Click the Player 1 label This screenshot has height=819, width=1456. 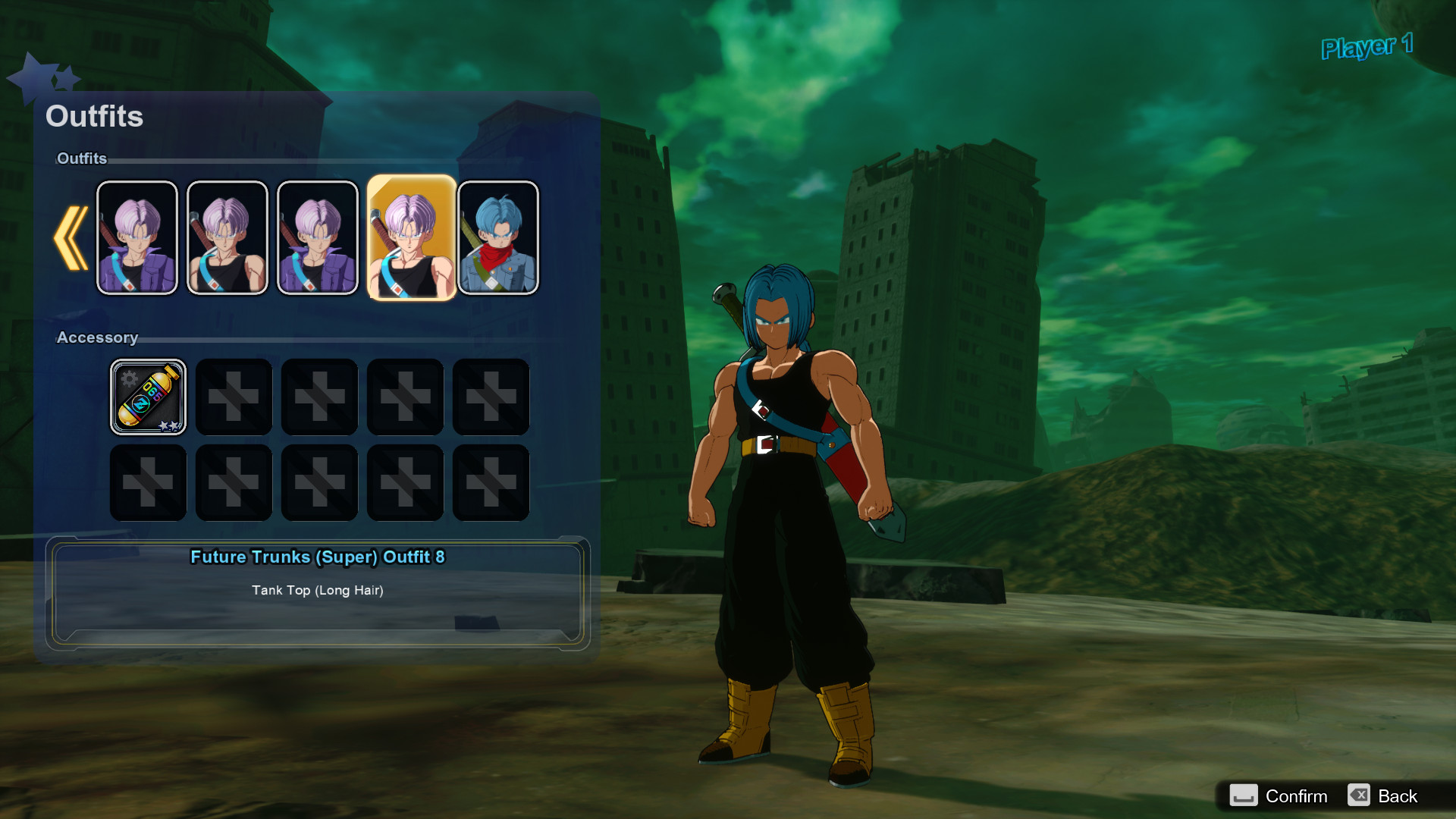coord(1367,47)
